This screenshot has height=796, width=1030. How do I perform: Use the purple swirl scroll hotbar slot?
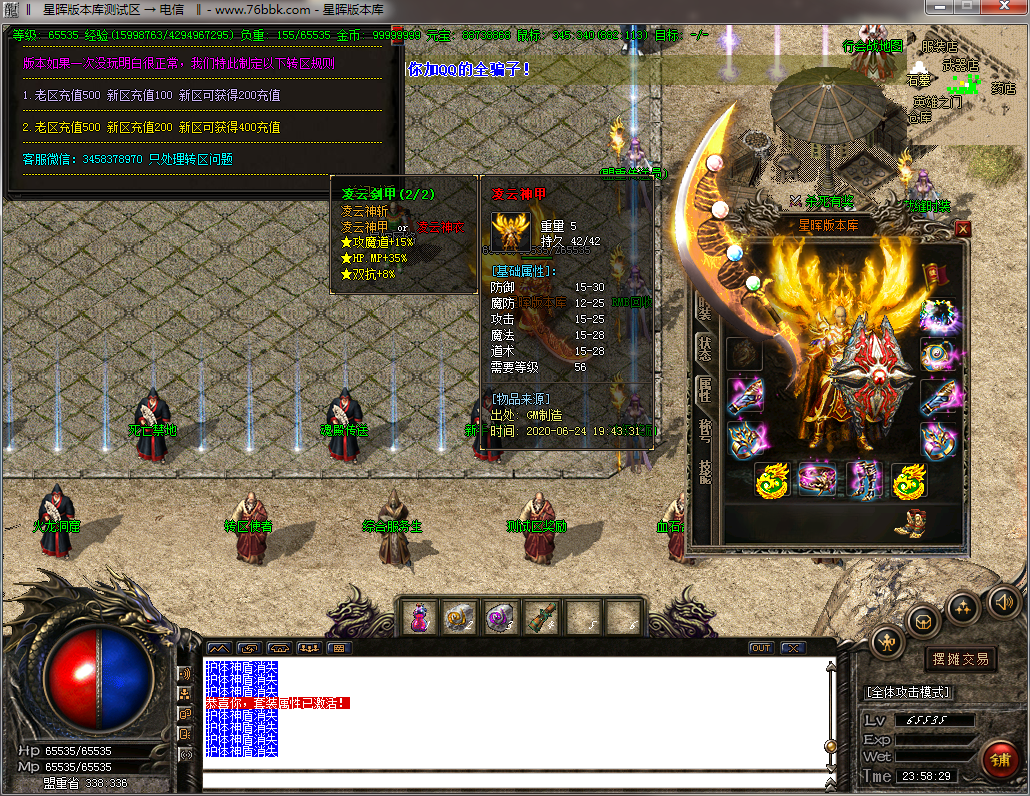(x=500, y=618)
